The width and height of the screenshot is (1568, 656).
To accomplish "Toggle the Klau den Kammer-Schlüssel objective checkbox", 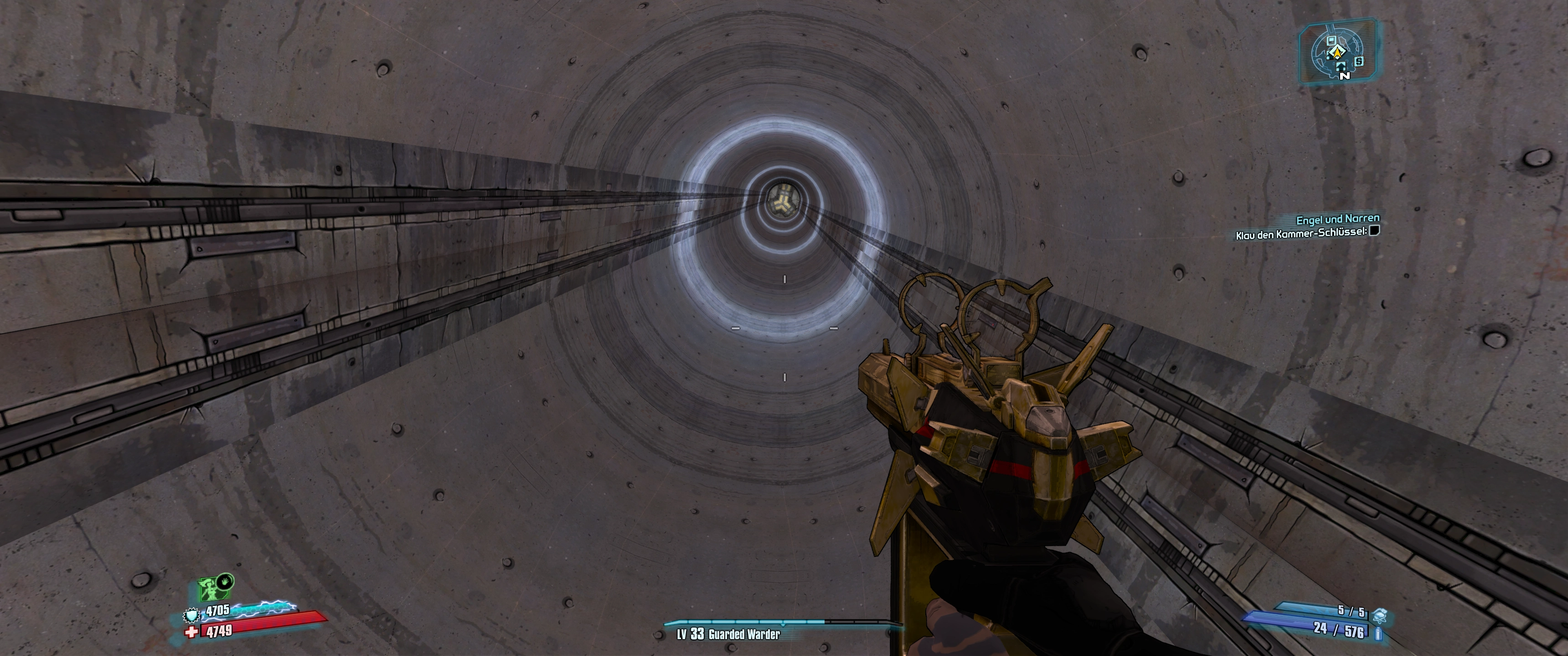I will click(x=1374, y=231).
